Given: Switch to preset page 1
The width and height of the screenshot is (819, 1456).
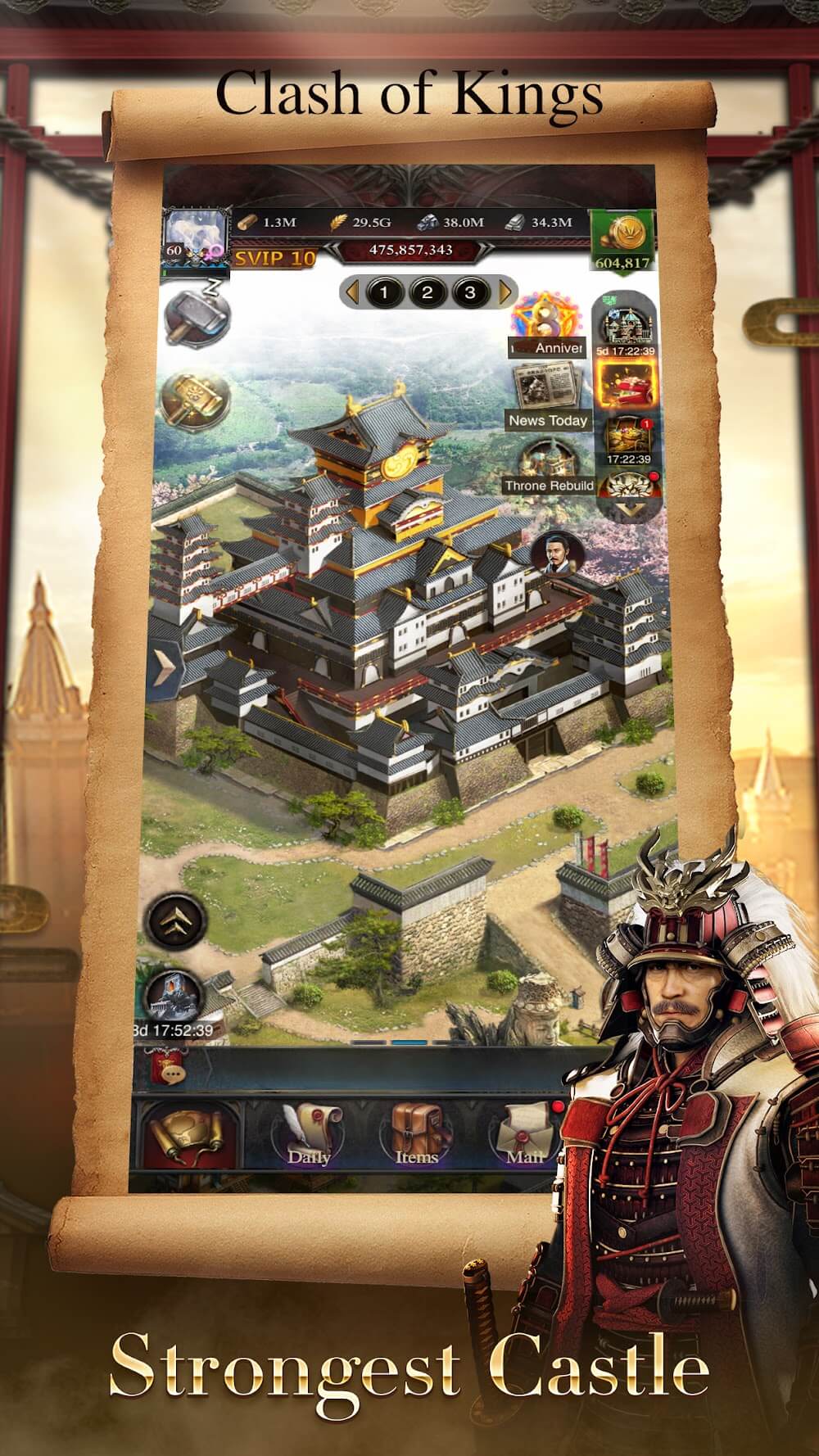Looking at the screenshot, I should pyautogui.click(x=384, y=292).
